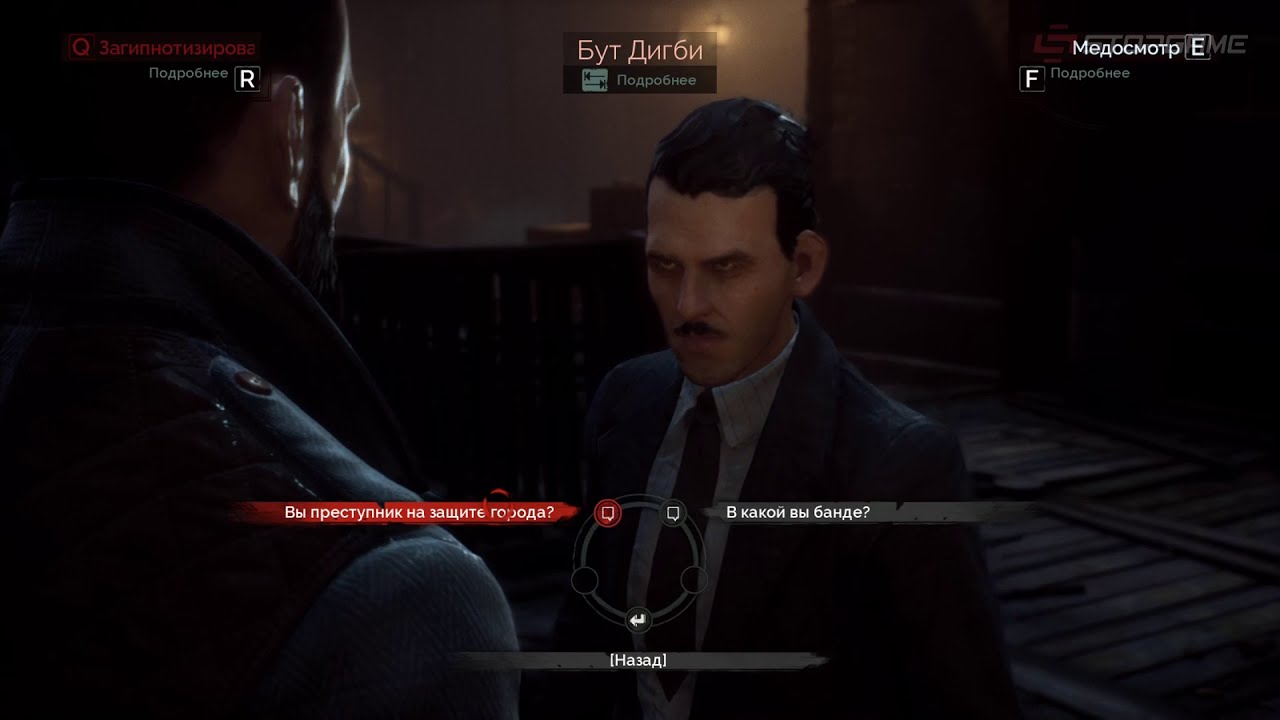Click the return arrow wheel icon
Viewport: 1280px width, 720px height.
tap(638, 620)
